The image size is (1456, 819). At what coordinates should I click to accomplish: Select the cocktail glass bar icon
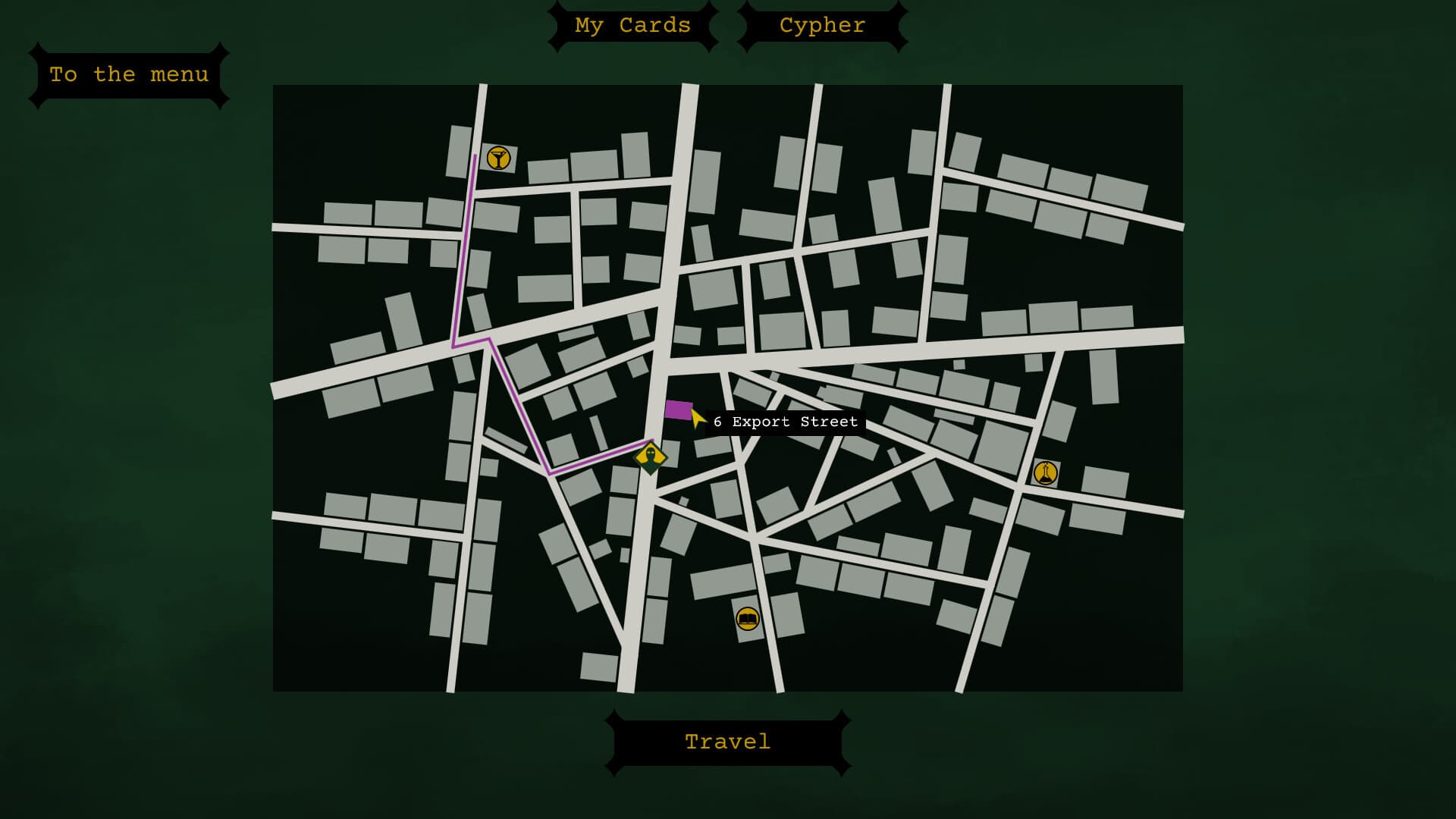point(497,157)
